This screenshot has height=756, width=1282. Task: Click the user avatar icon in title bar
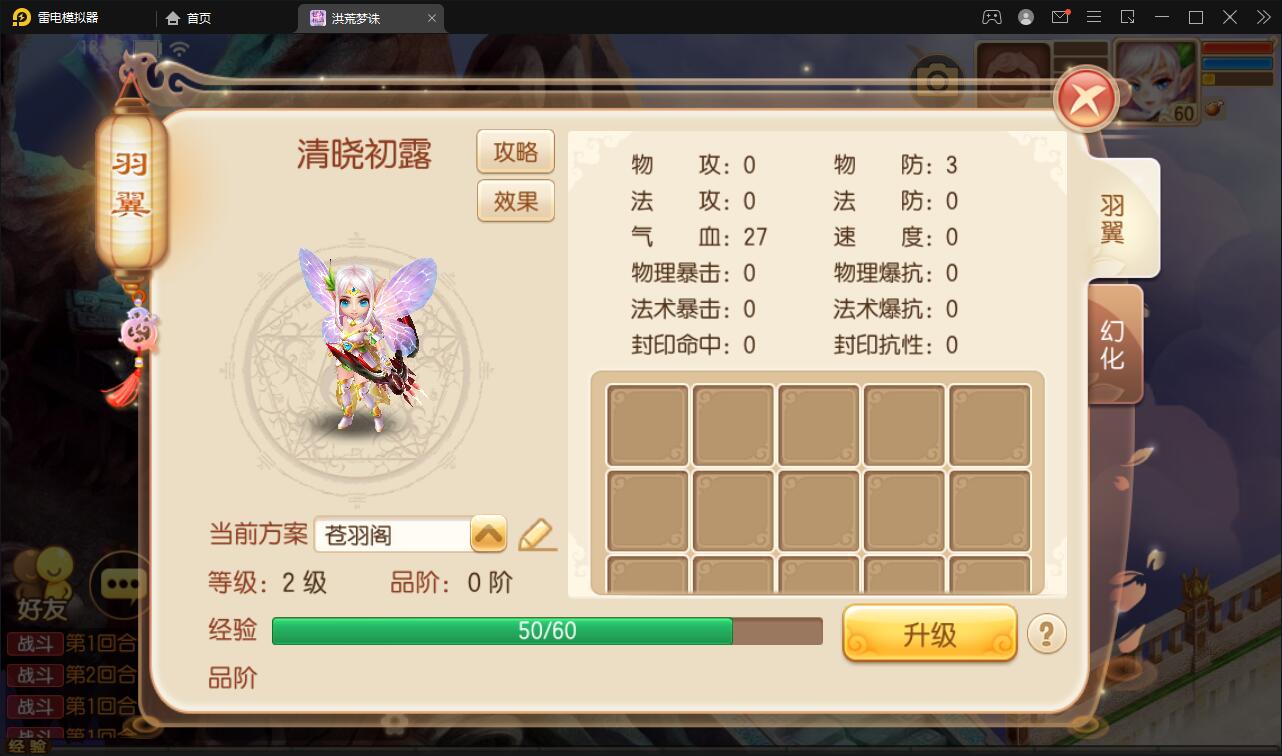(x=1024, y=17)
